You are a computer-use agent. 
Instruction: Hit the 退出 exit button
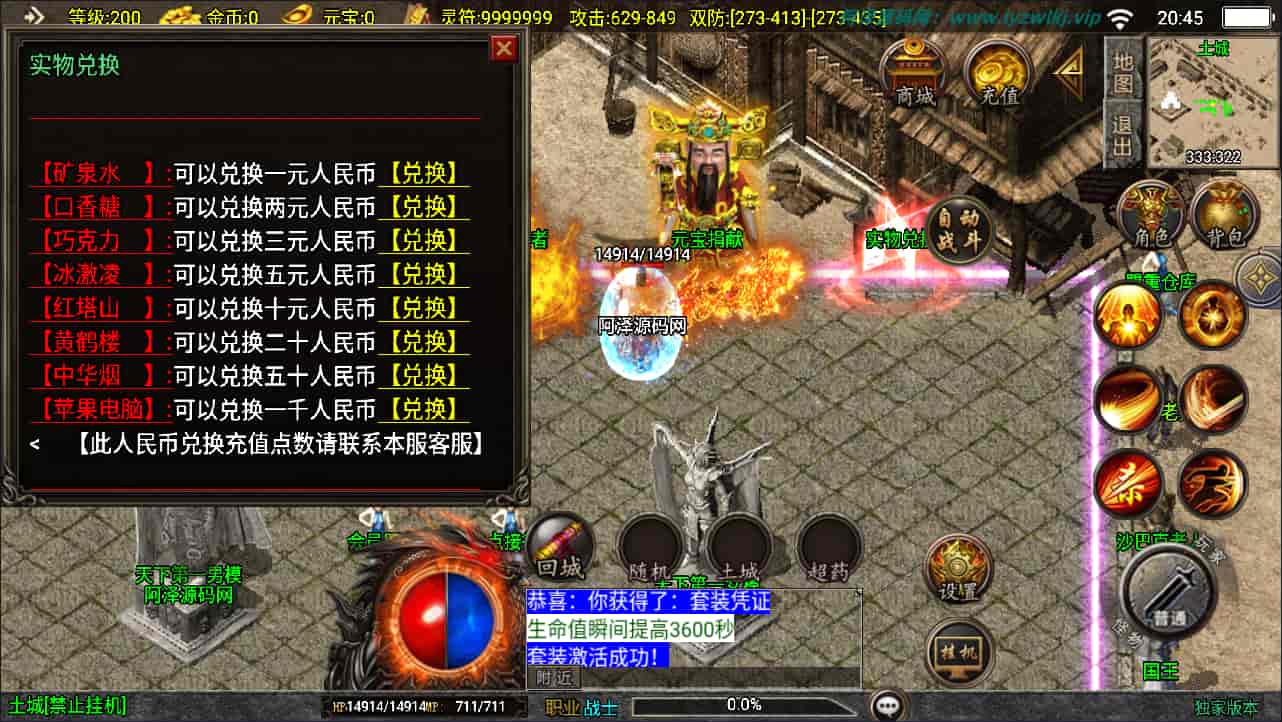tap(1123, 134)
